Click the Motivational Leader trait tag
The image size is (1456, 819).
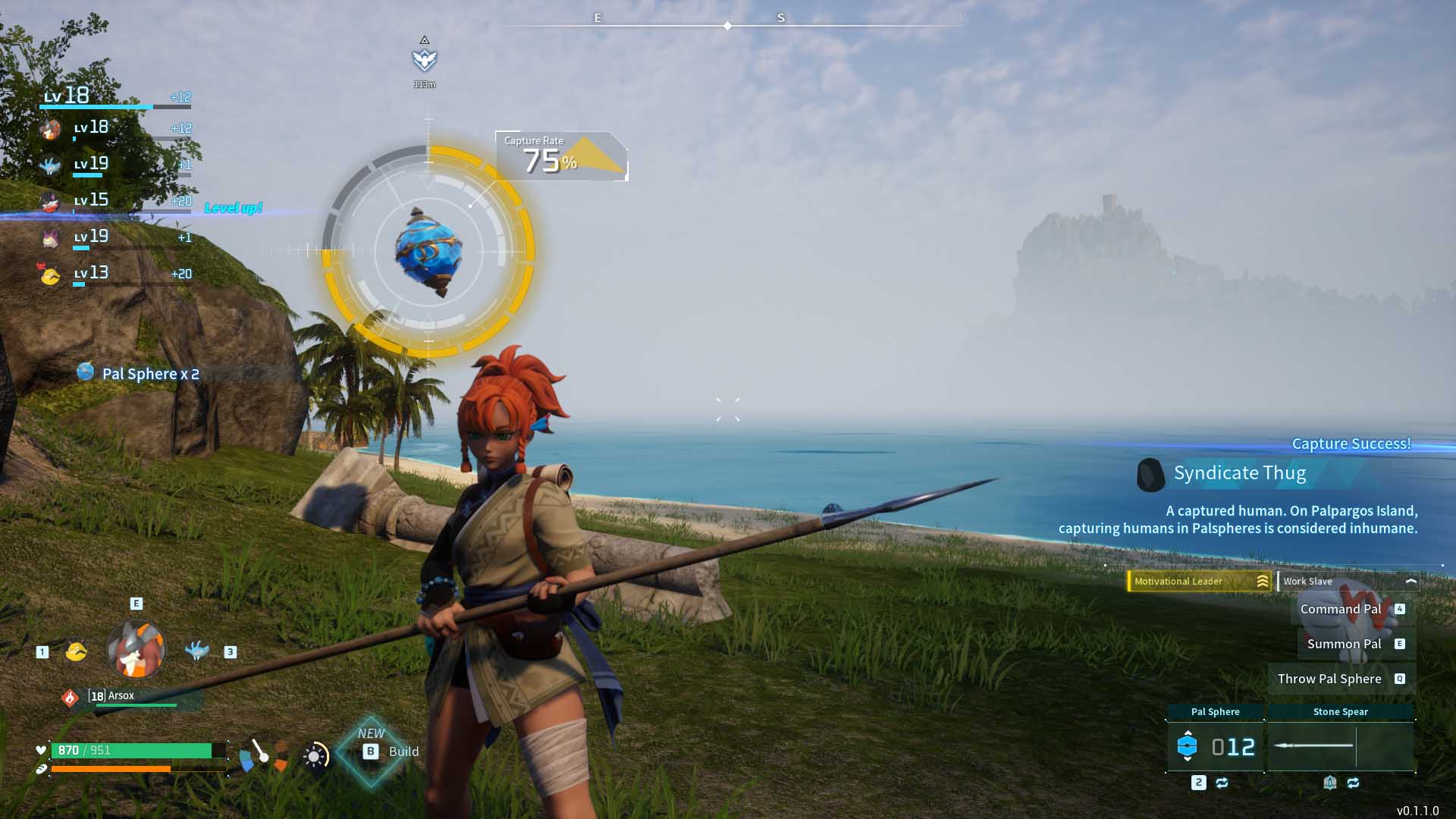(1199, 582)
